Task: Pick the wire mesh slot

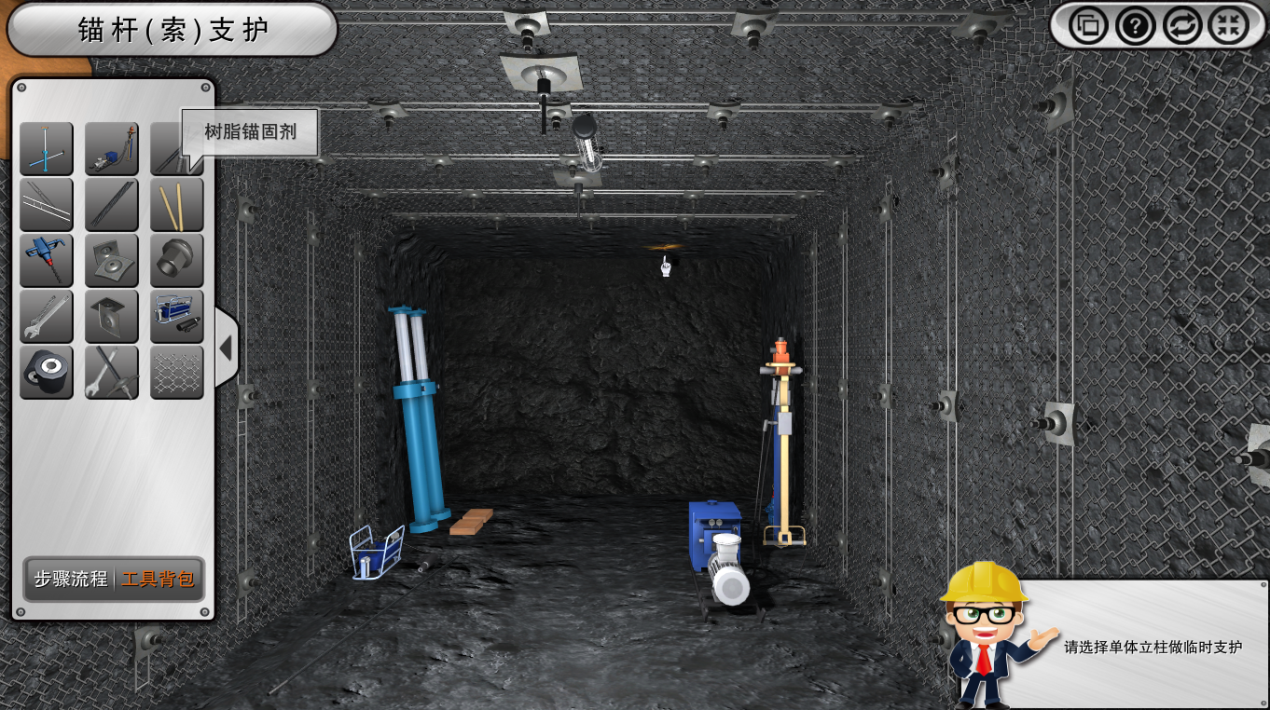Action: point(177,373)
